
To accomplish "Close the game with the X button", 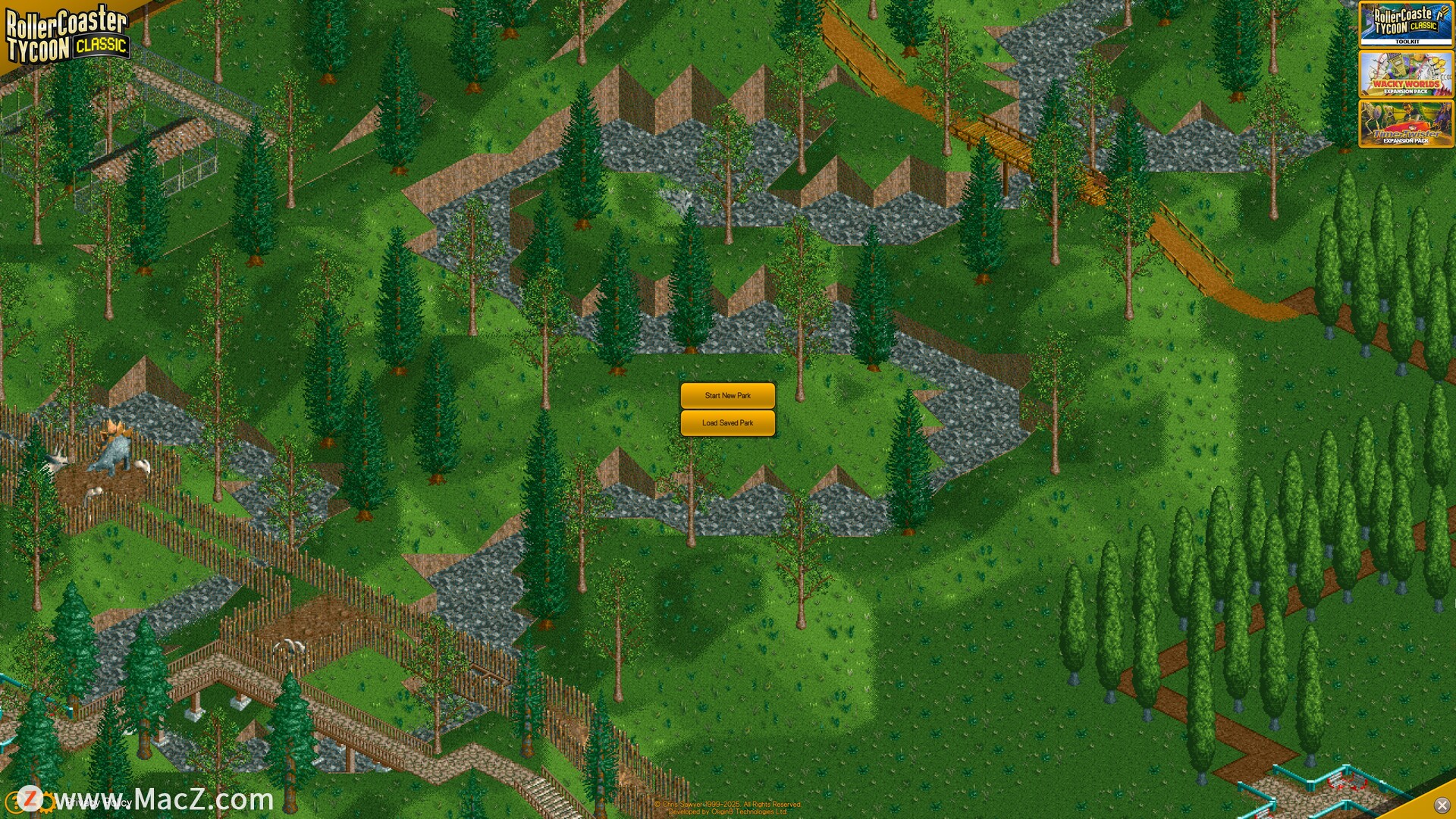I will pos(1442,805).
